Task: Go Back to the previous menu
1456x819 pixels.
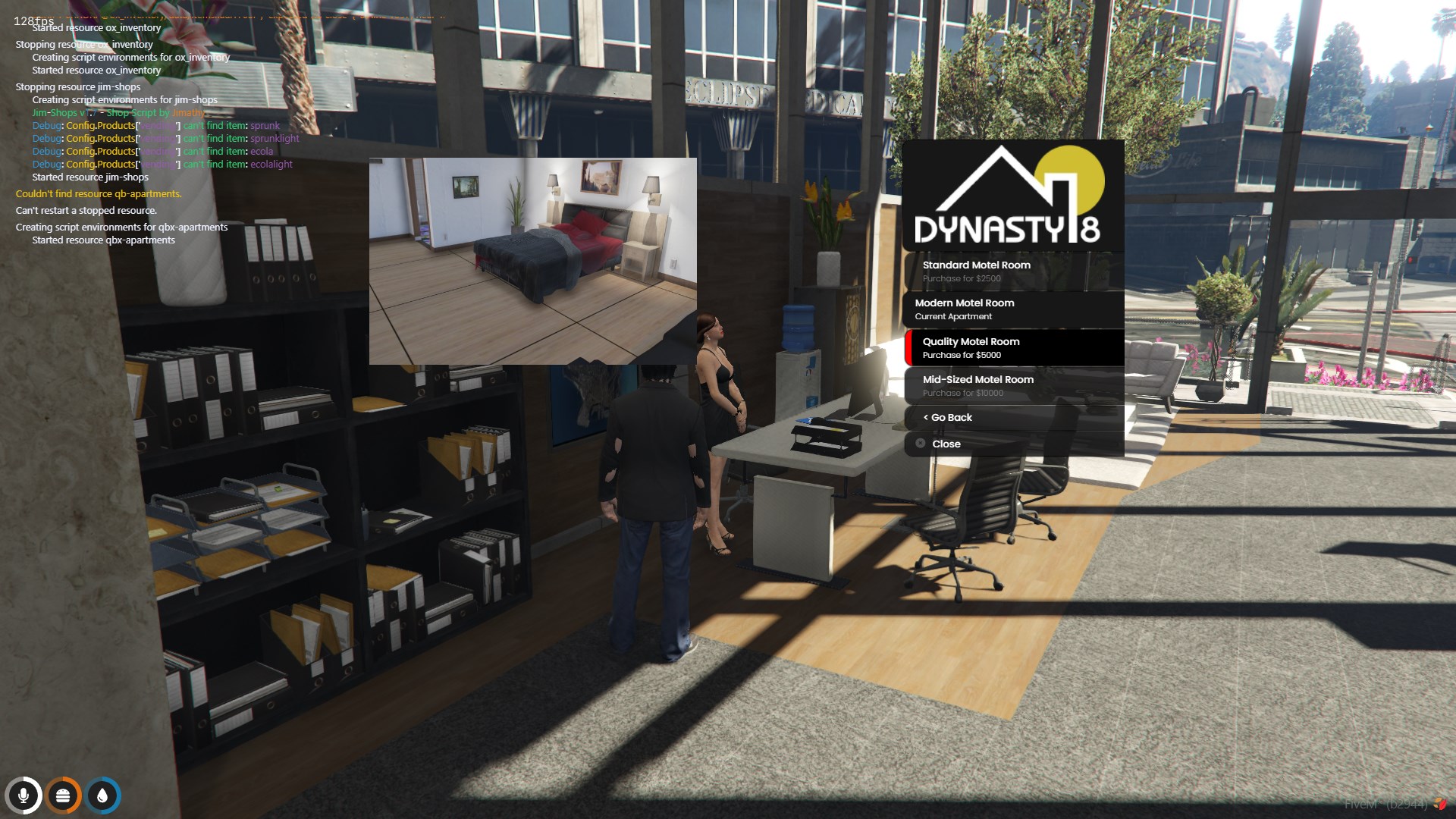Action: coord(1013,418)
